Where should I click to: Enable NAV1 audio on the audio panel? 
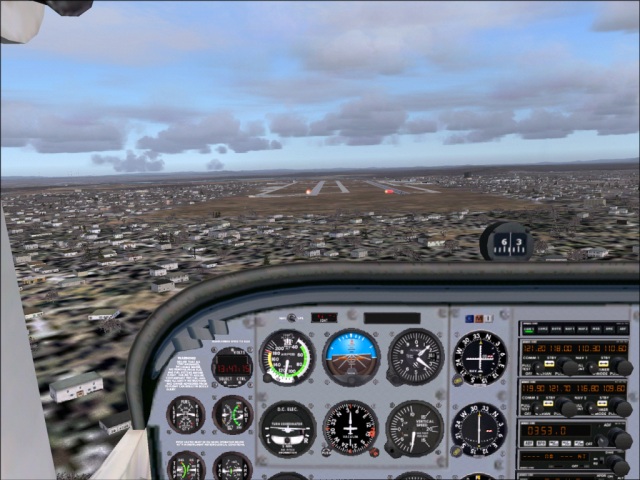569,328
